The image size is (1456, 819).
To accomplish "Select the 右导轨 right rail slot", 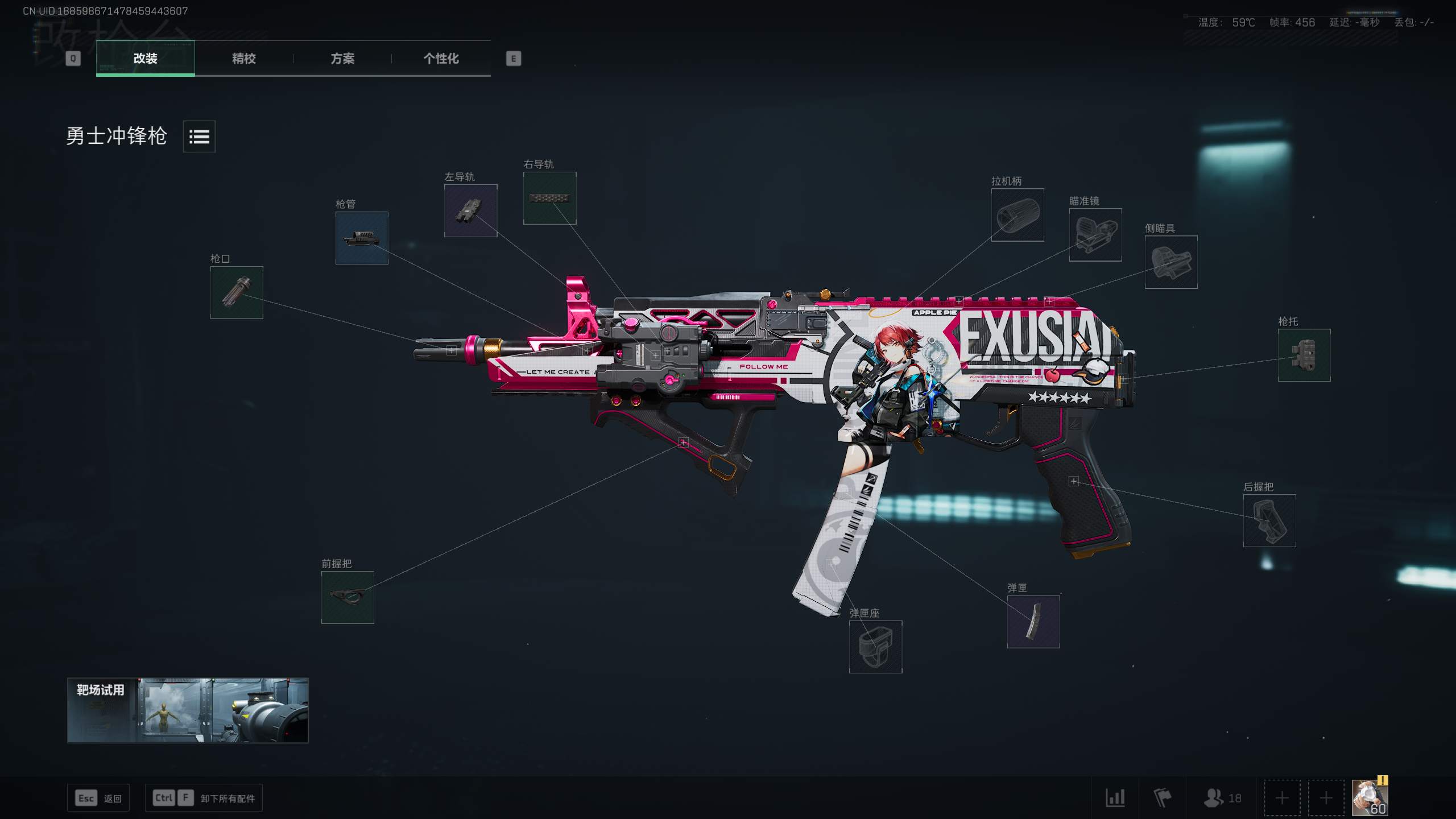I will click(549, 198).
